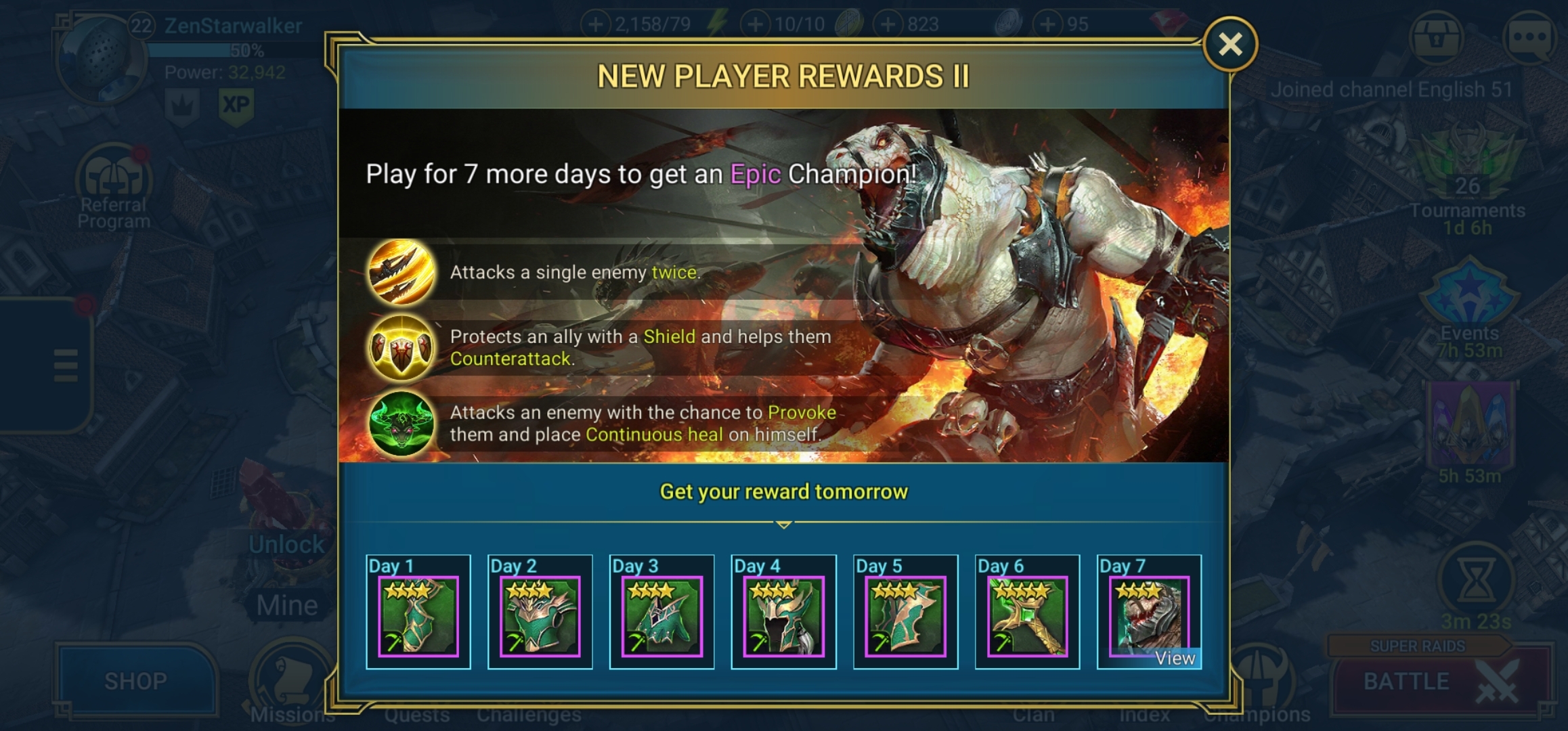
Task: Inspect the Shield and Counterattack skill icon
Action: click(401, 348)
